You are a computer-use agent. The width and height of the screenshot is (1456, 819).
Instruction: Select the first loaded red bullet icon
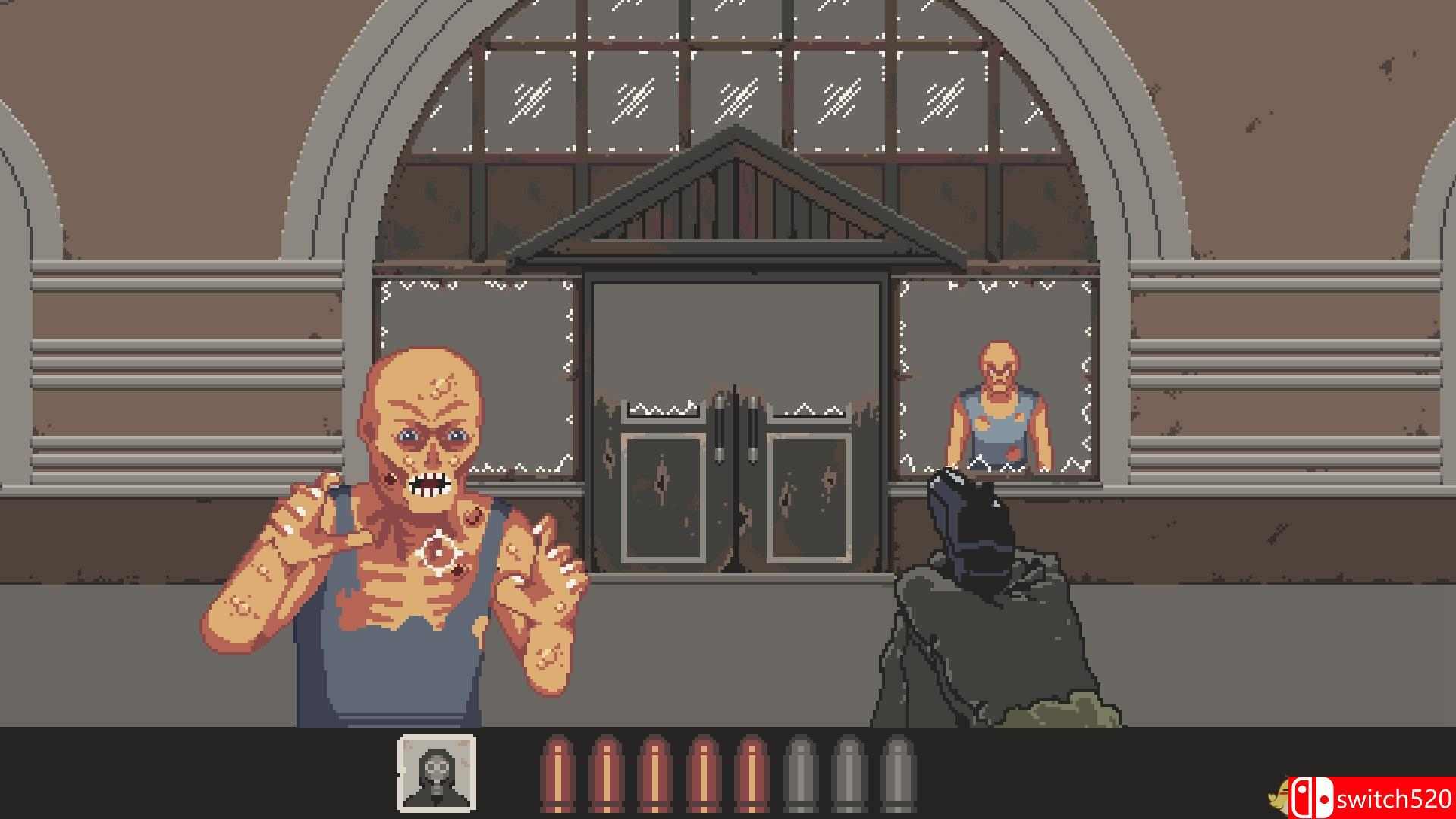click(559, 773)
